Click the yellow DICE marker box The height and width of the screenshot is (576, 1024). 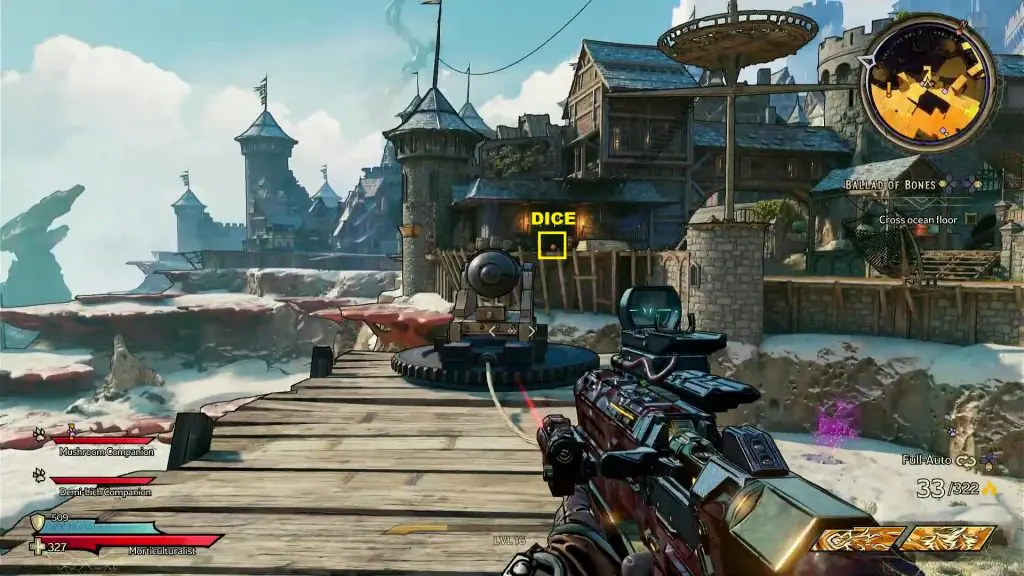click(x=552, y=246)
